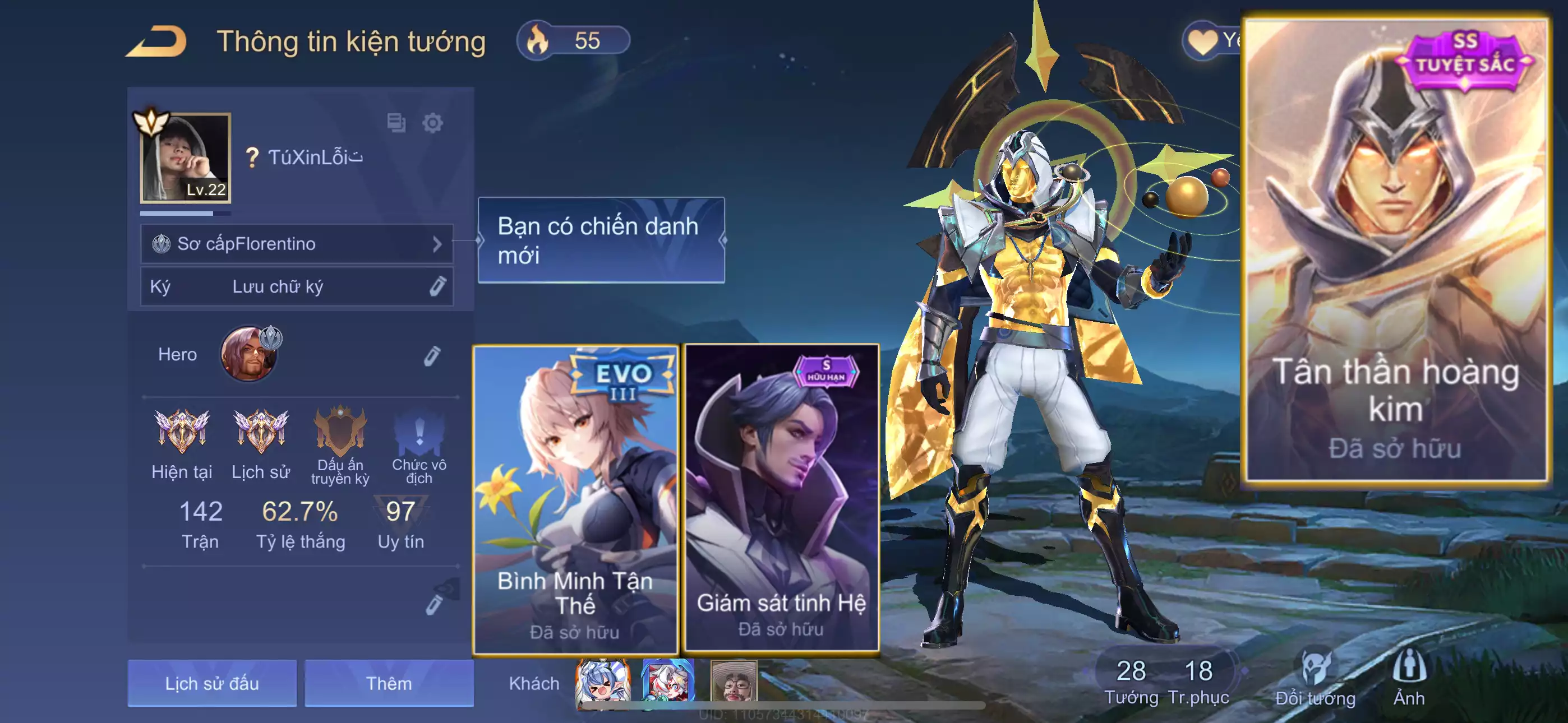This screenshot has height=723, width=1568.
Task: Open the Sơ cấp Florentino title row
Action: [x=297, y=244]
